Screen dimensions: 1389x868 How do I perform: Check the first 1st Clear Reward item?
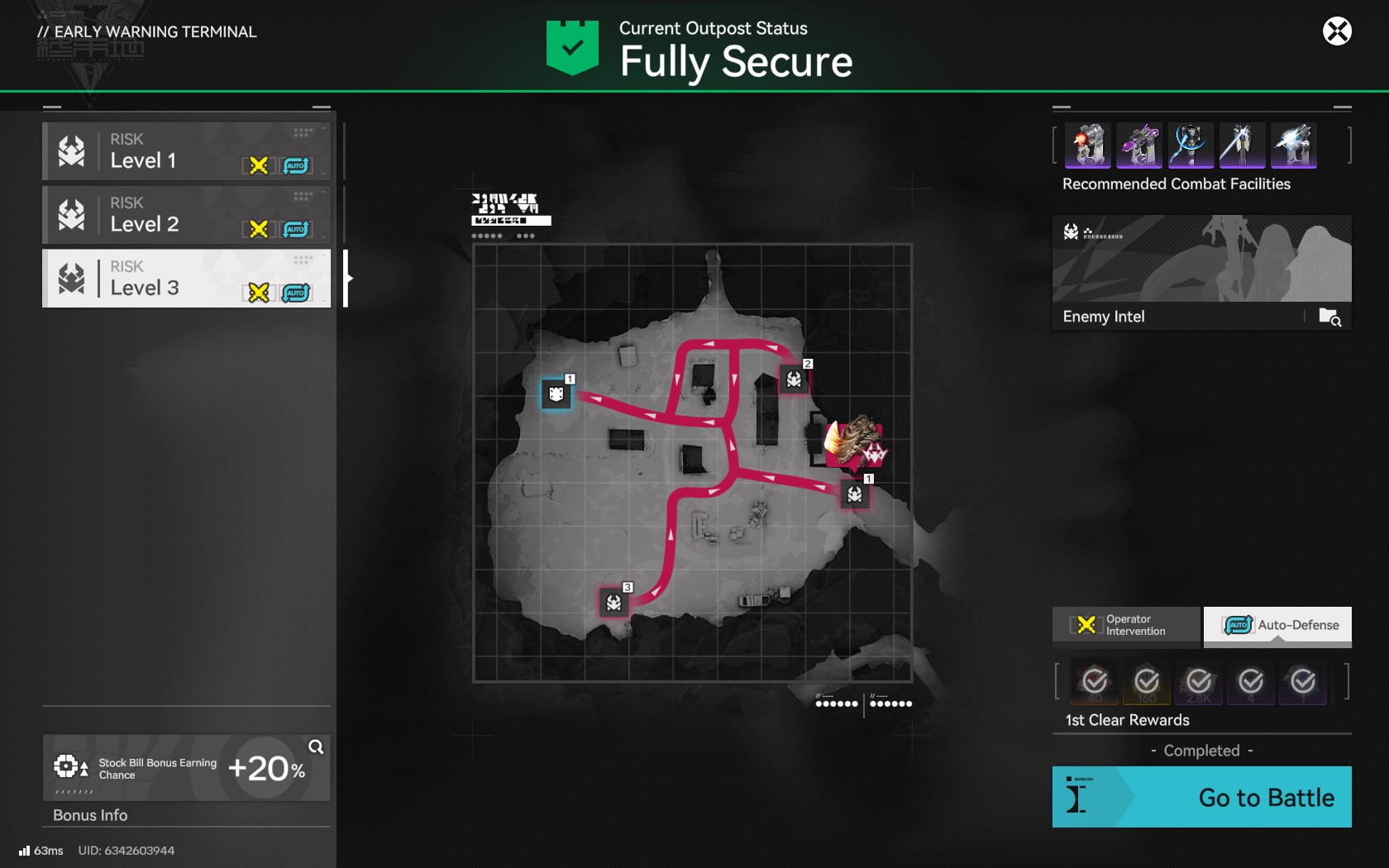pyautogui.click(x=1095, y=681)
